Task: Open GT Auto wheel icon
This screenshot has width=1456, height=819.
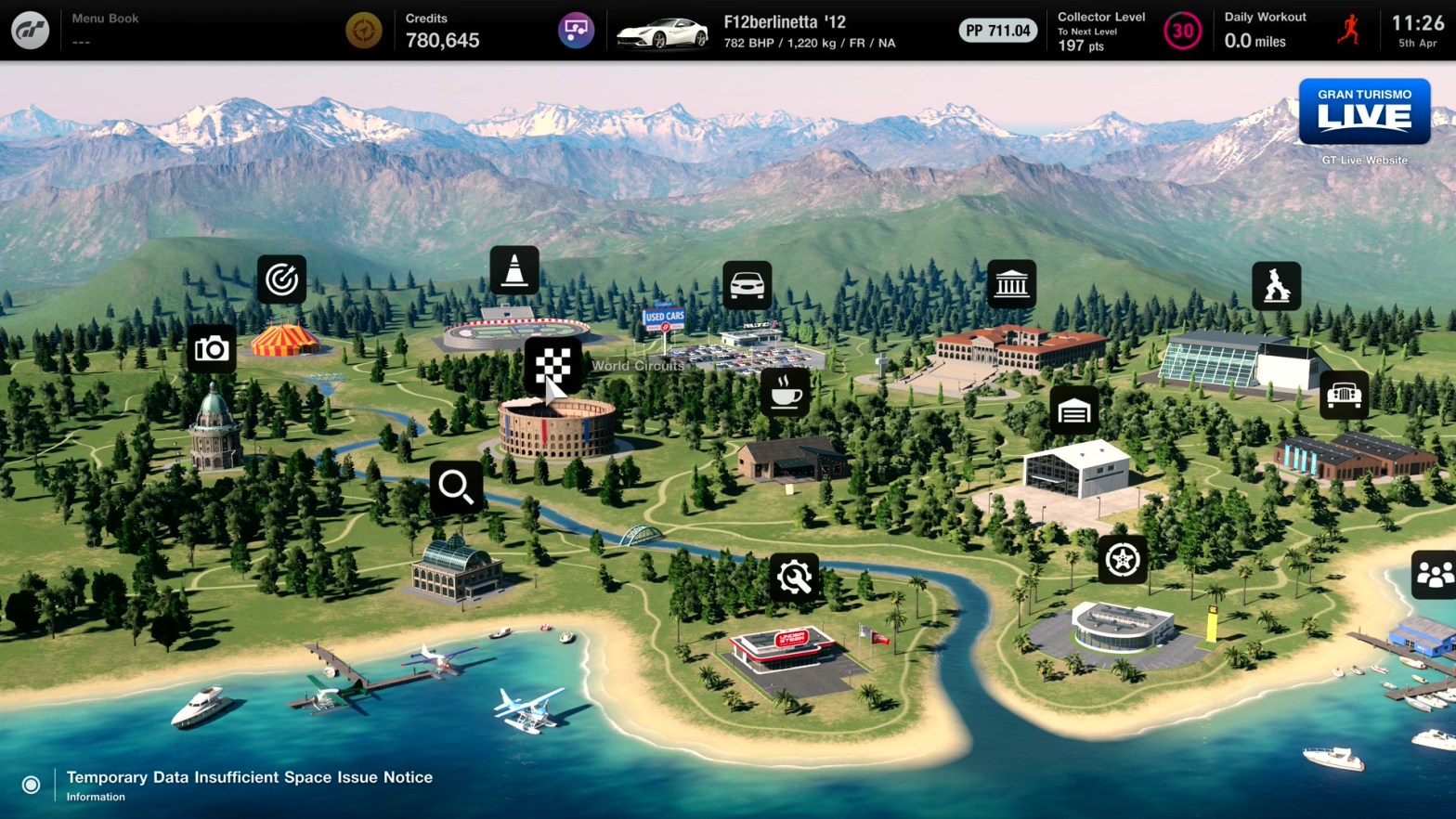Action: click(1122, 559)
